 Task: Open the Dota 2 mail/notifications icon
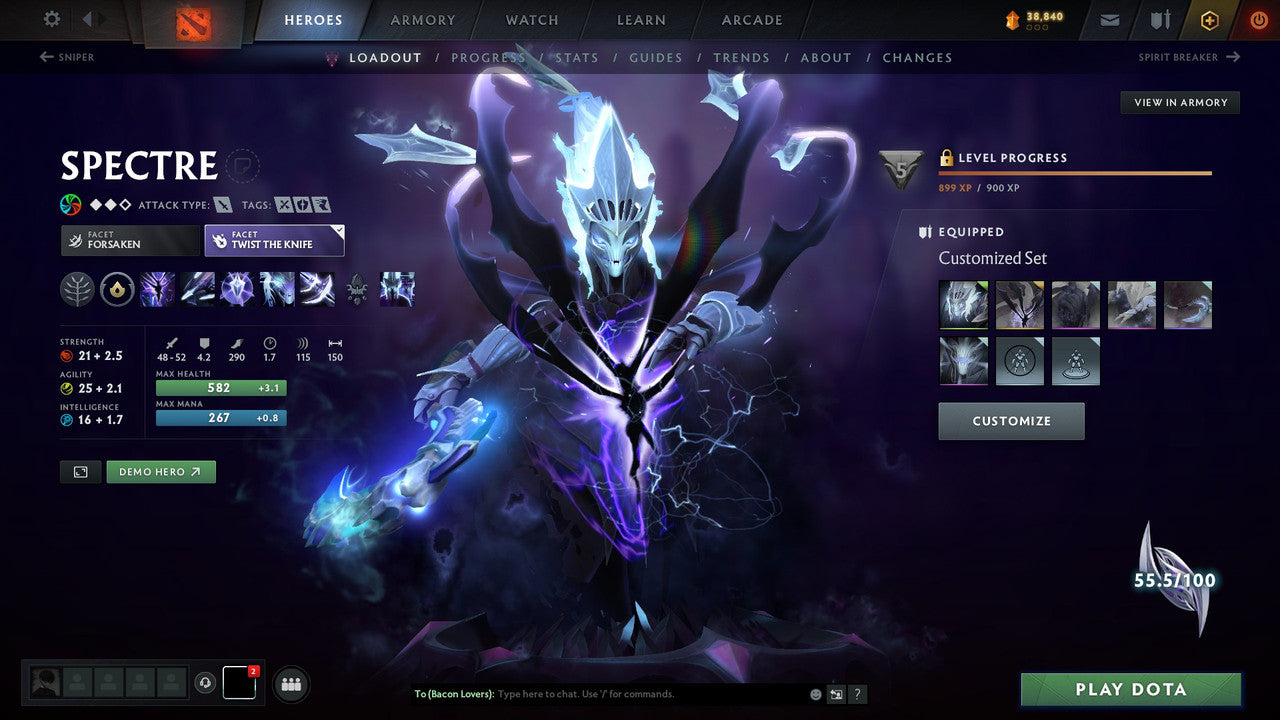(x=1108, y=19)
